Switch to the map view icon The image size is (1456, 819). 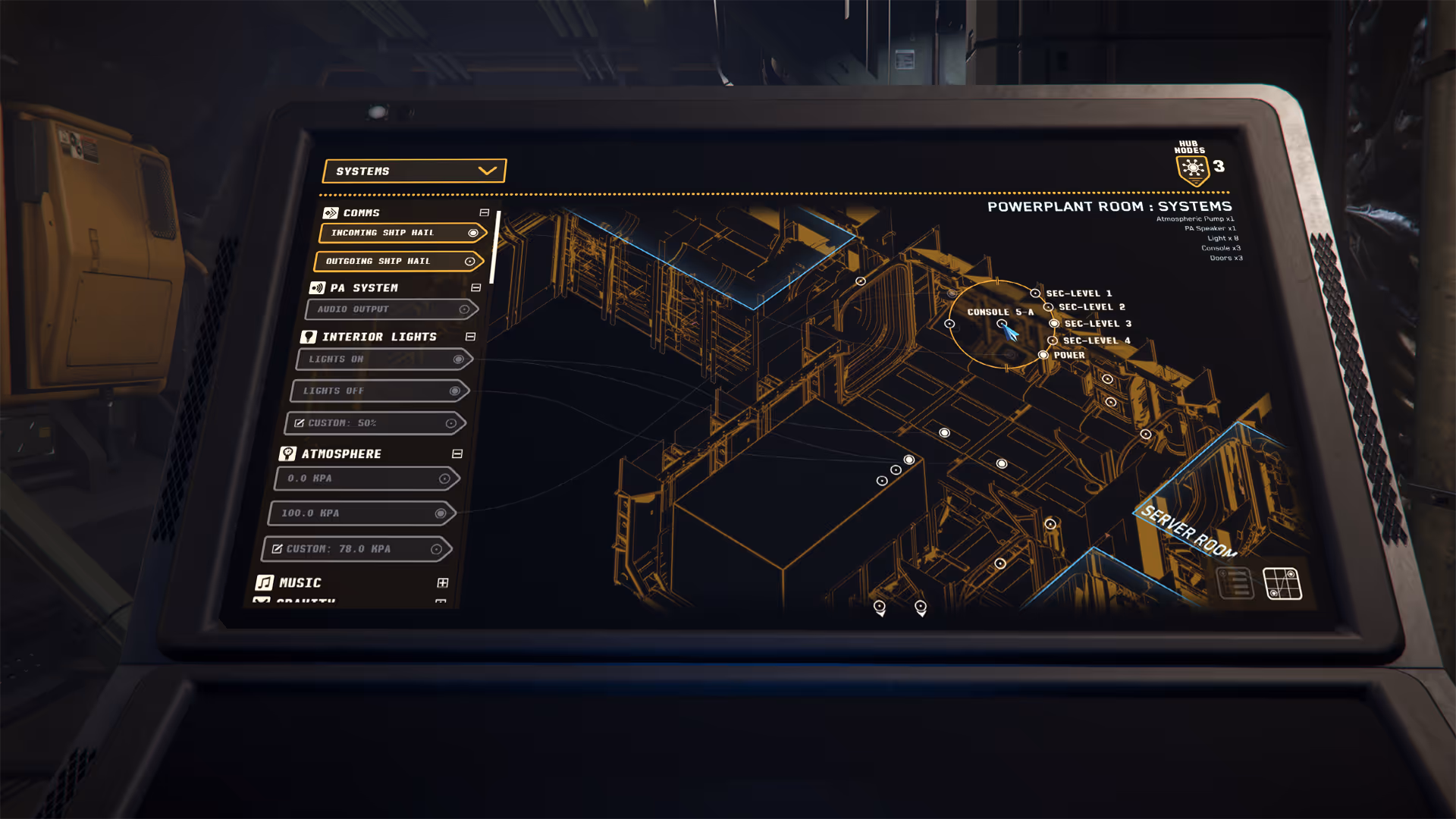(x=1282, y=584)
